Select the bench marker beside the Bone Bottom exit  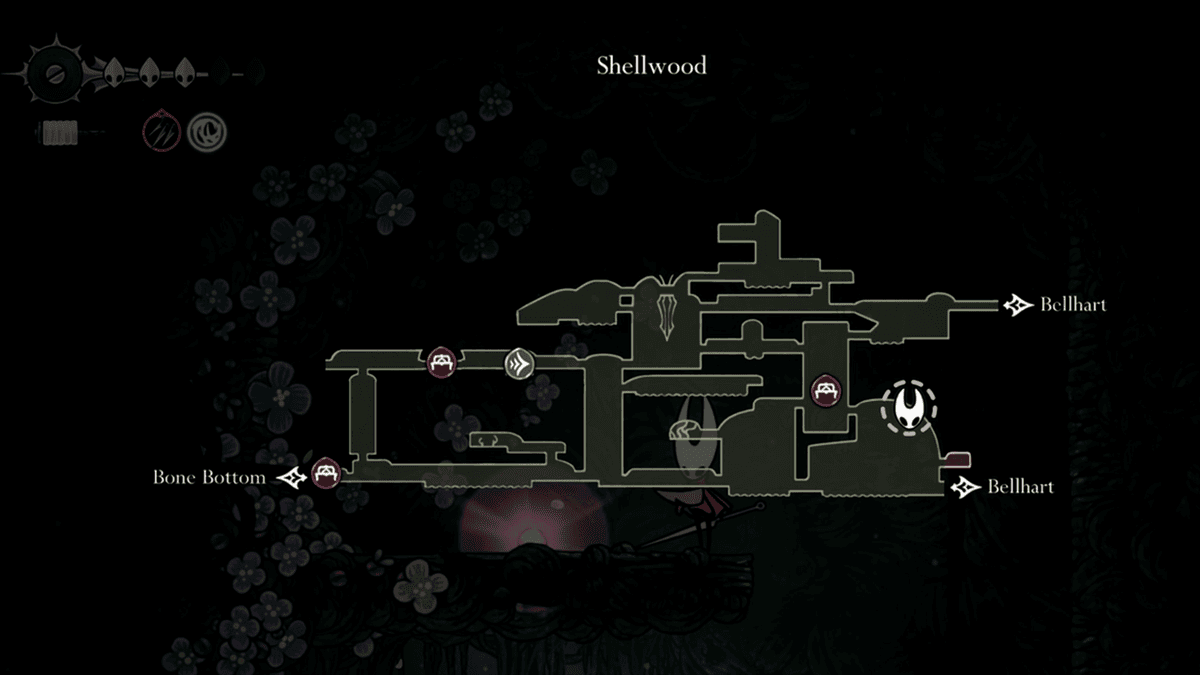click(x=326, y=472)
